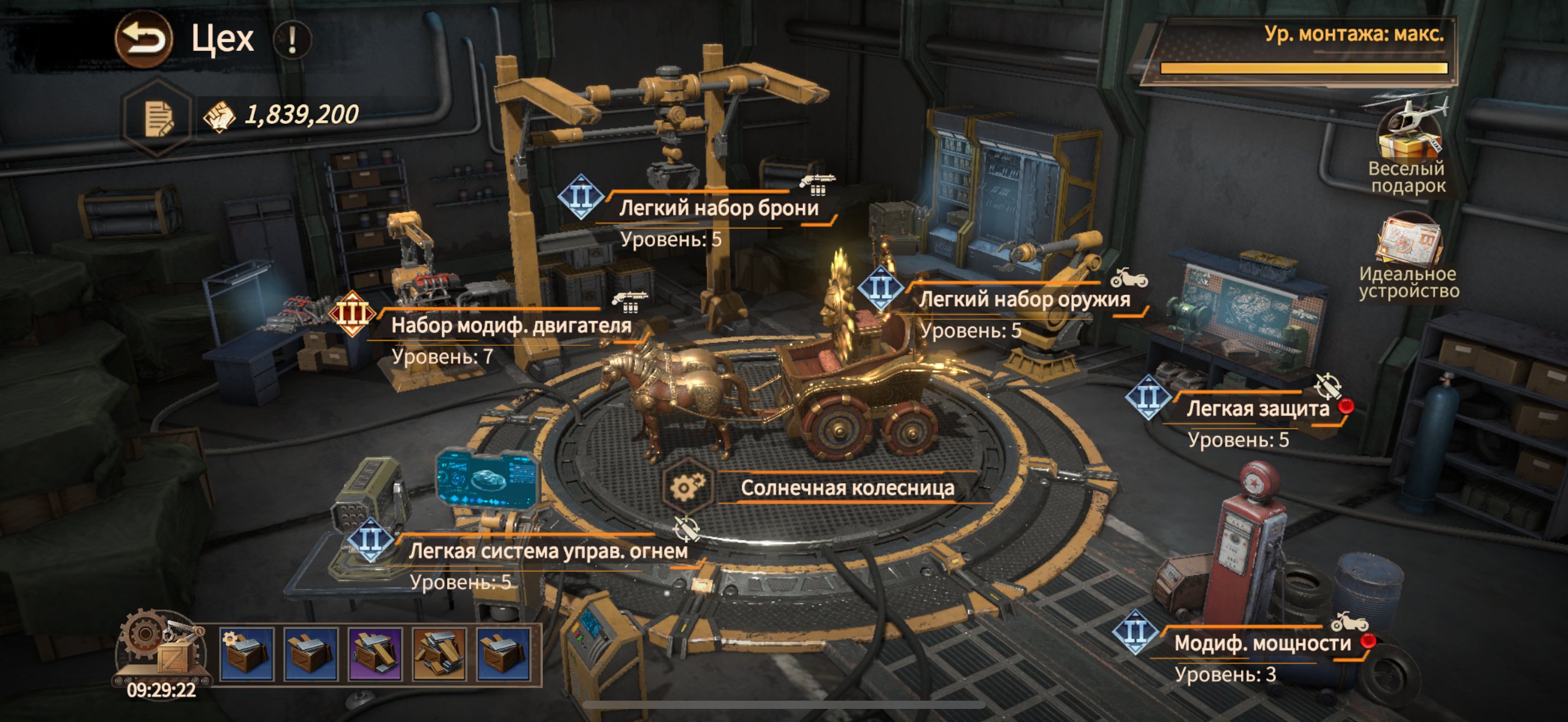
Task: Open the Модиф. мощности part
Action: (x=1262, y=643)
